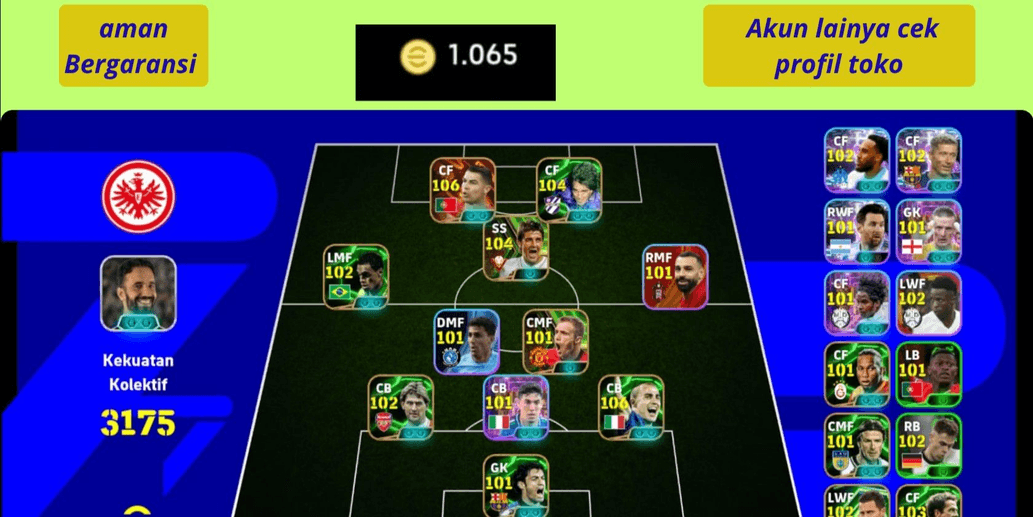Select the LB 101 substitute card
1033x517 pixels.
tap(928, 374)
